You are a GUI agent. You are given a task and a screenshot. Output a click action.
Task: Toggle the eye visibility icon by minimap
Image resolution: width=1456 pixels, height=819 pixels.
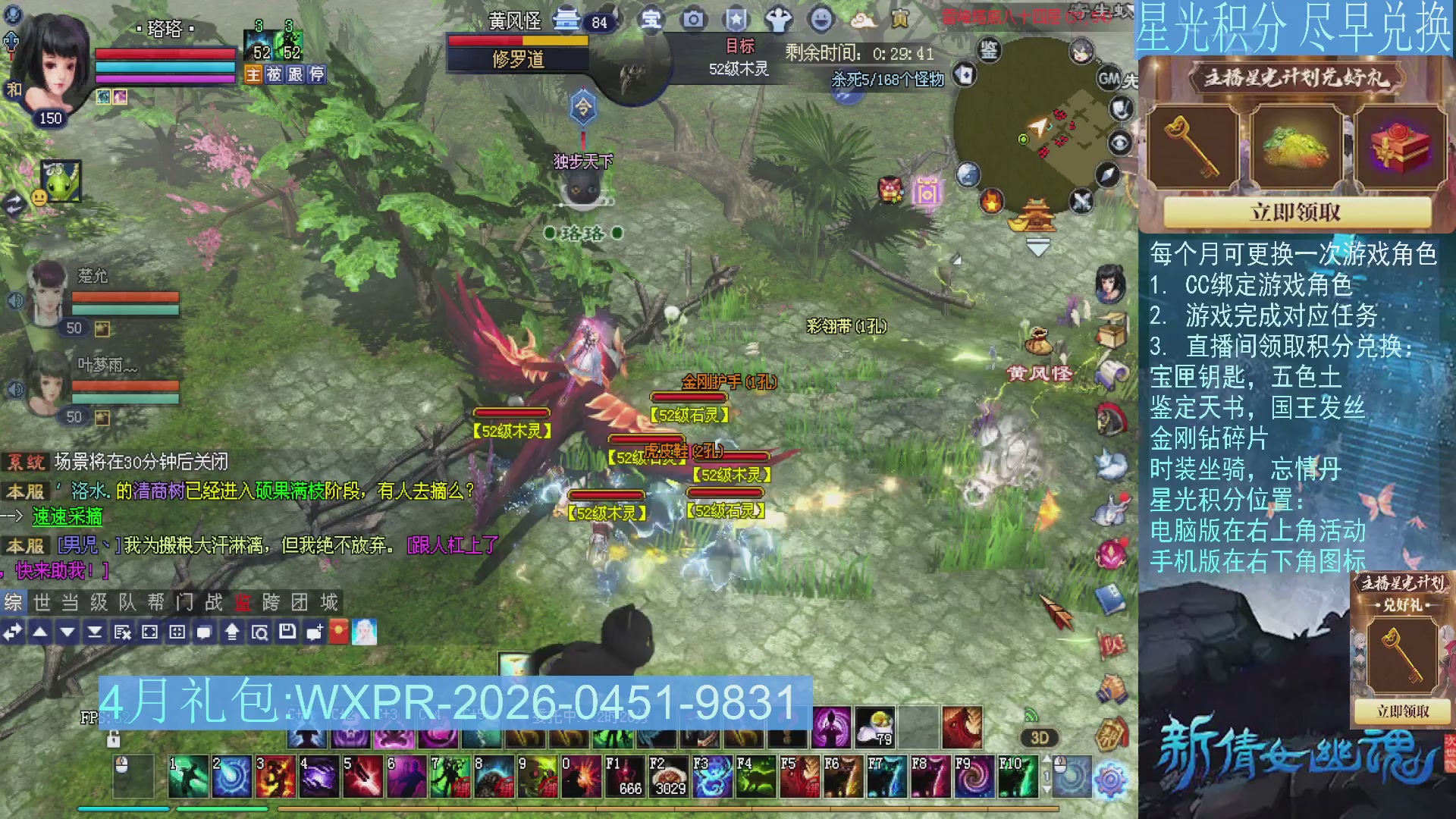click(x=1120, y=143)
